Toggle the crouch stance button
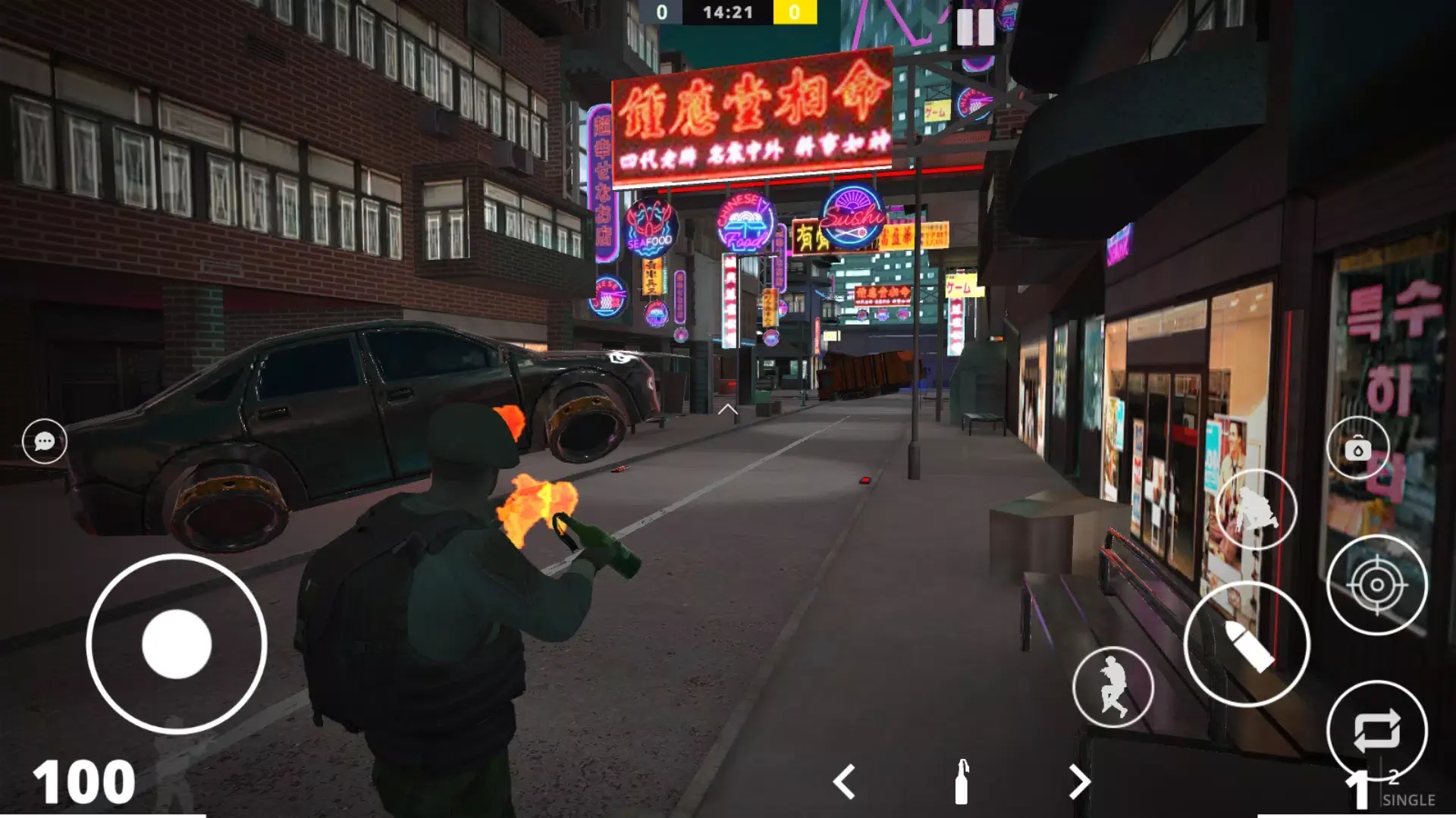 tap(1256, 509)
